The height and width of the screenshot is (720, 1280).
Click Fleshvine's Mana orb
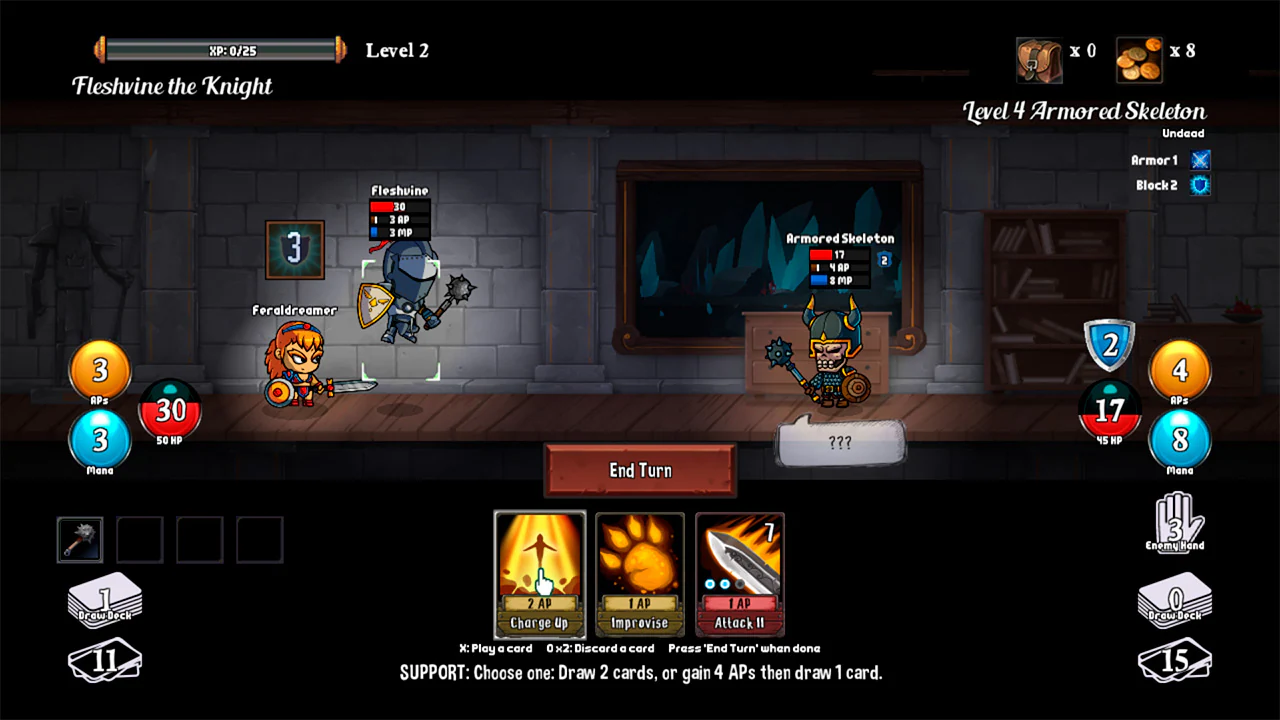click(x=99, y=440)
